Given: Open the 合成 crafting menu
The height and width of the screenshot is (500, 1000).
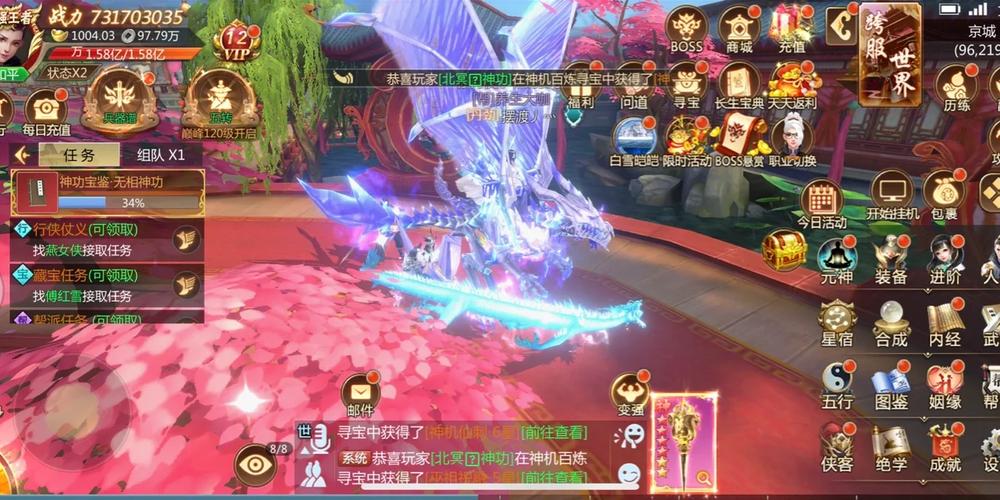Looking at the screenshot, I should coord(890,320).
